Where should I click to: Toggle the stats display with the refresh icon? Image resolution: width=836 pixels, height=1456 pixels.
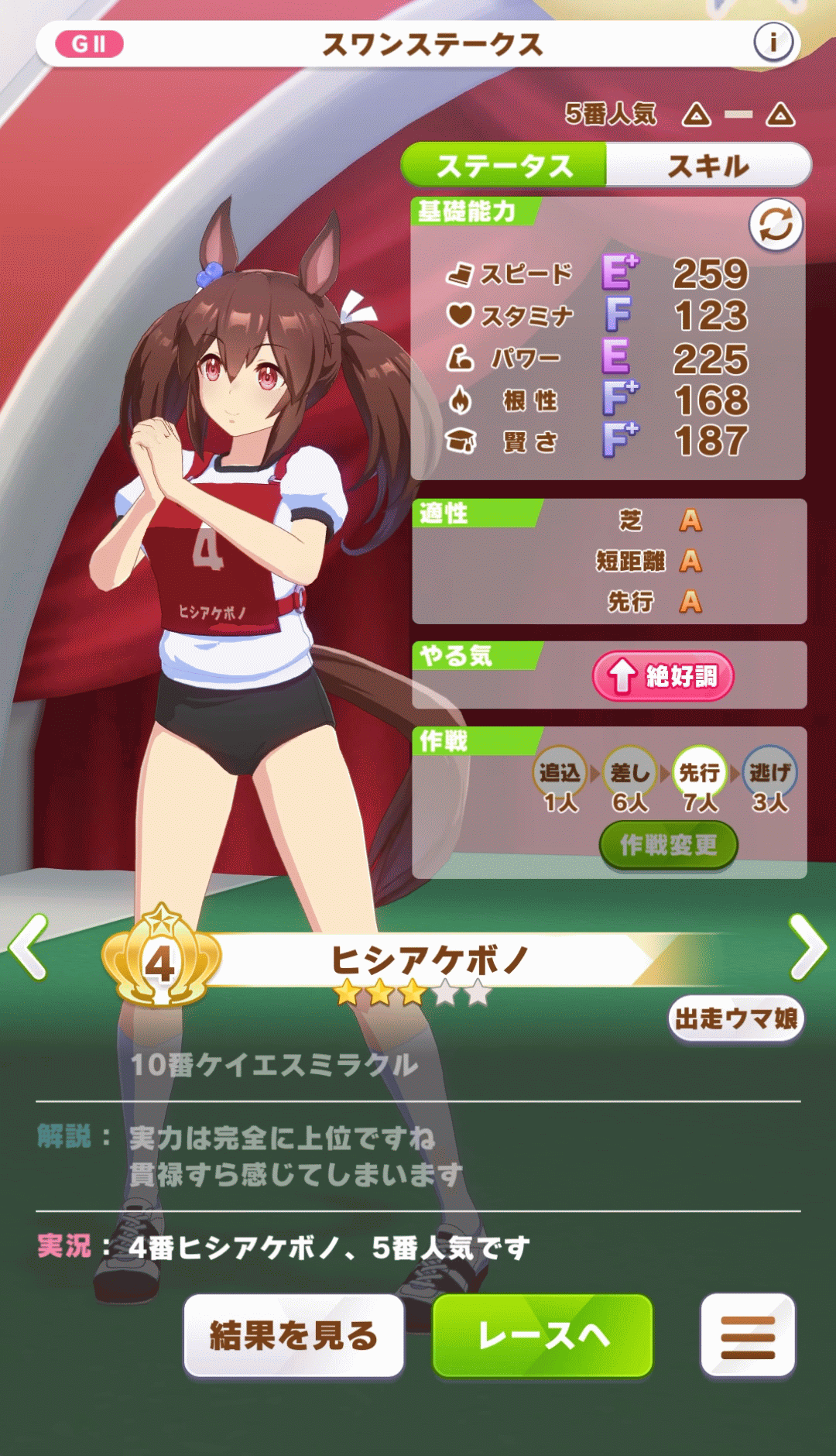click(776, 225)
